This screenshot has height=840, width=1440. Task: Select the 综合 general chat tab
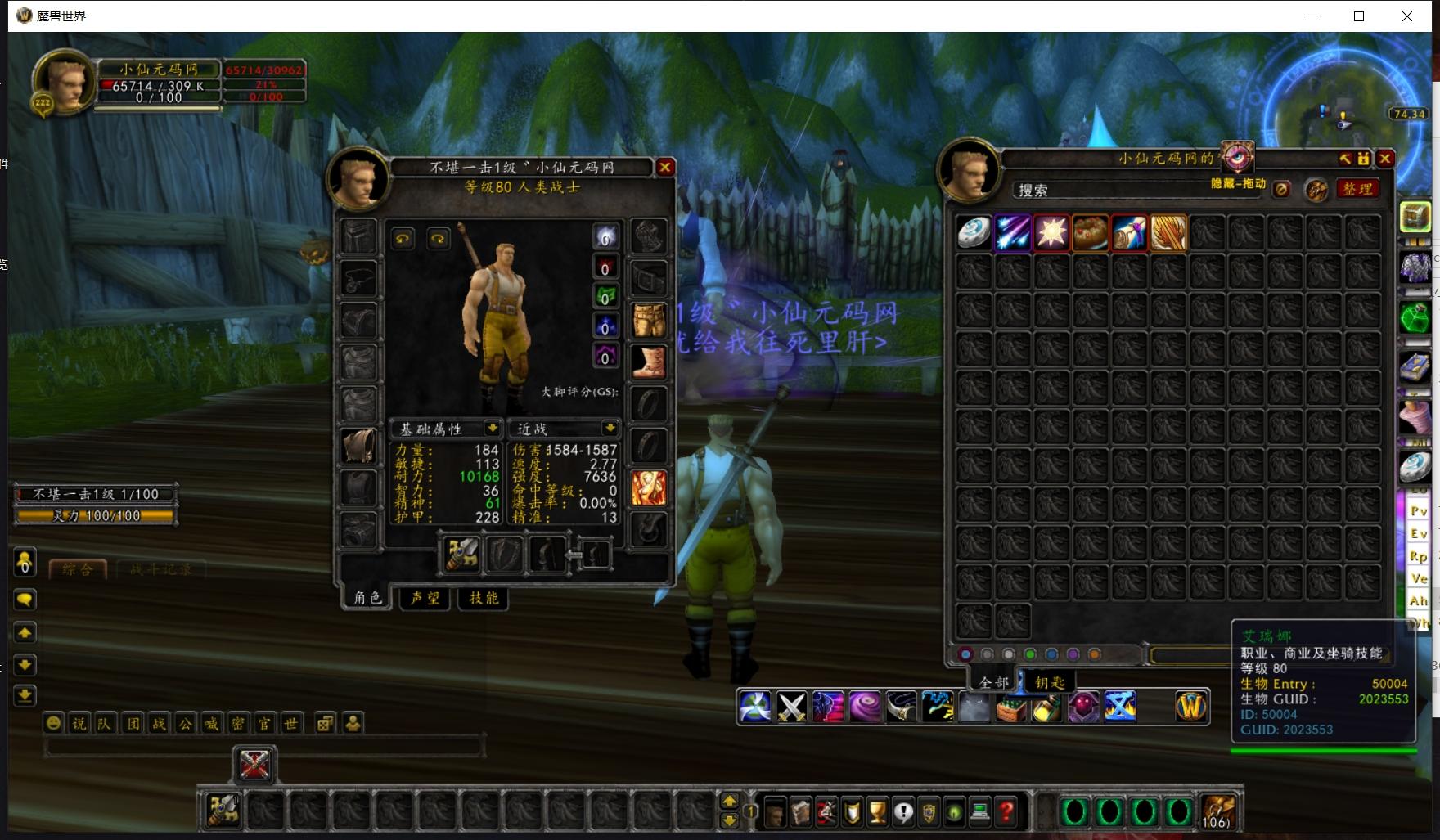(x=78, y=569)
